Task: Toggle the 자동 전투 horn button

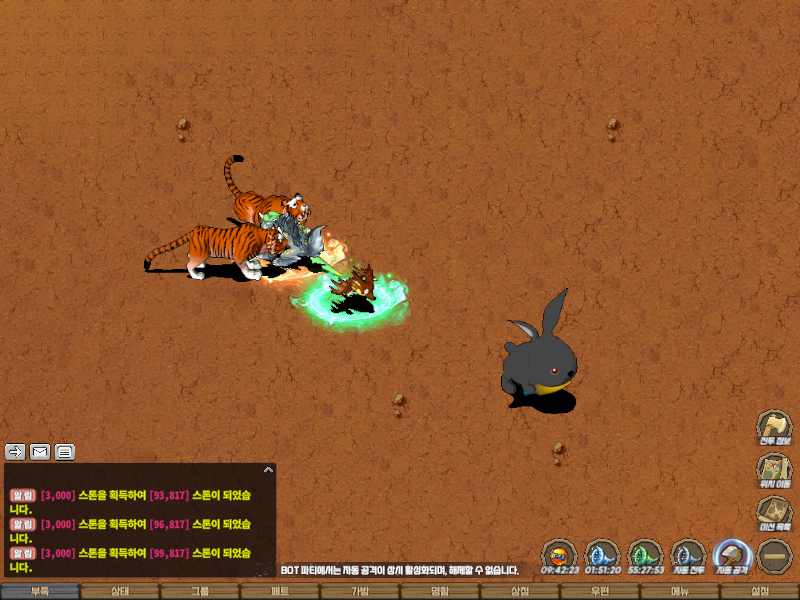Action: pos(688,554)
